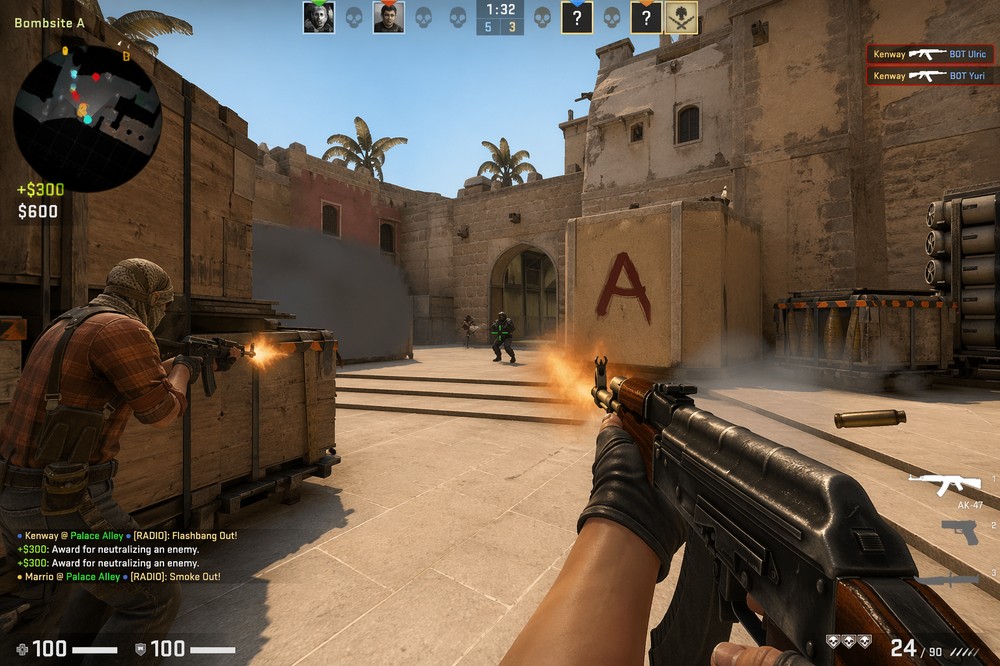The height and width of the screenshot is (666, 1000).
Task: Select Marrio's Smoke Out radio message
Action: [x=118, y=577]
